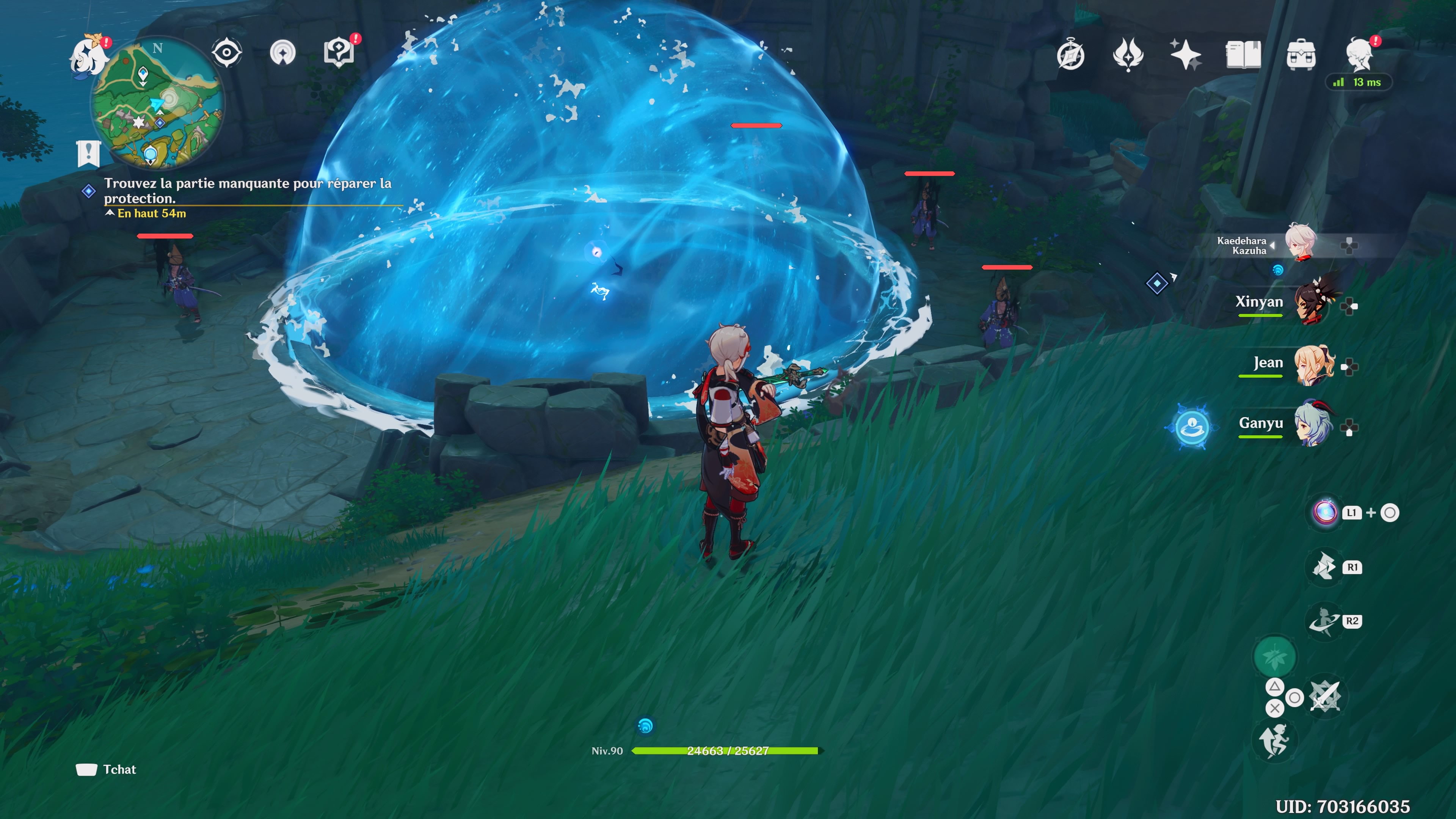Open the quest banner with exclamation mark
Screen dimensions: 1456x819
click(x=89, y=153)
